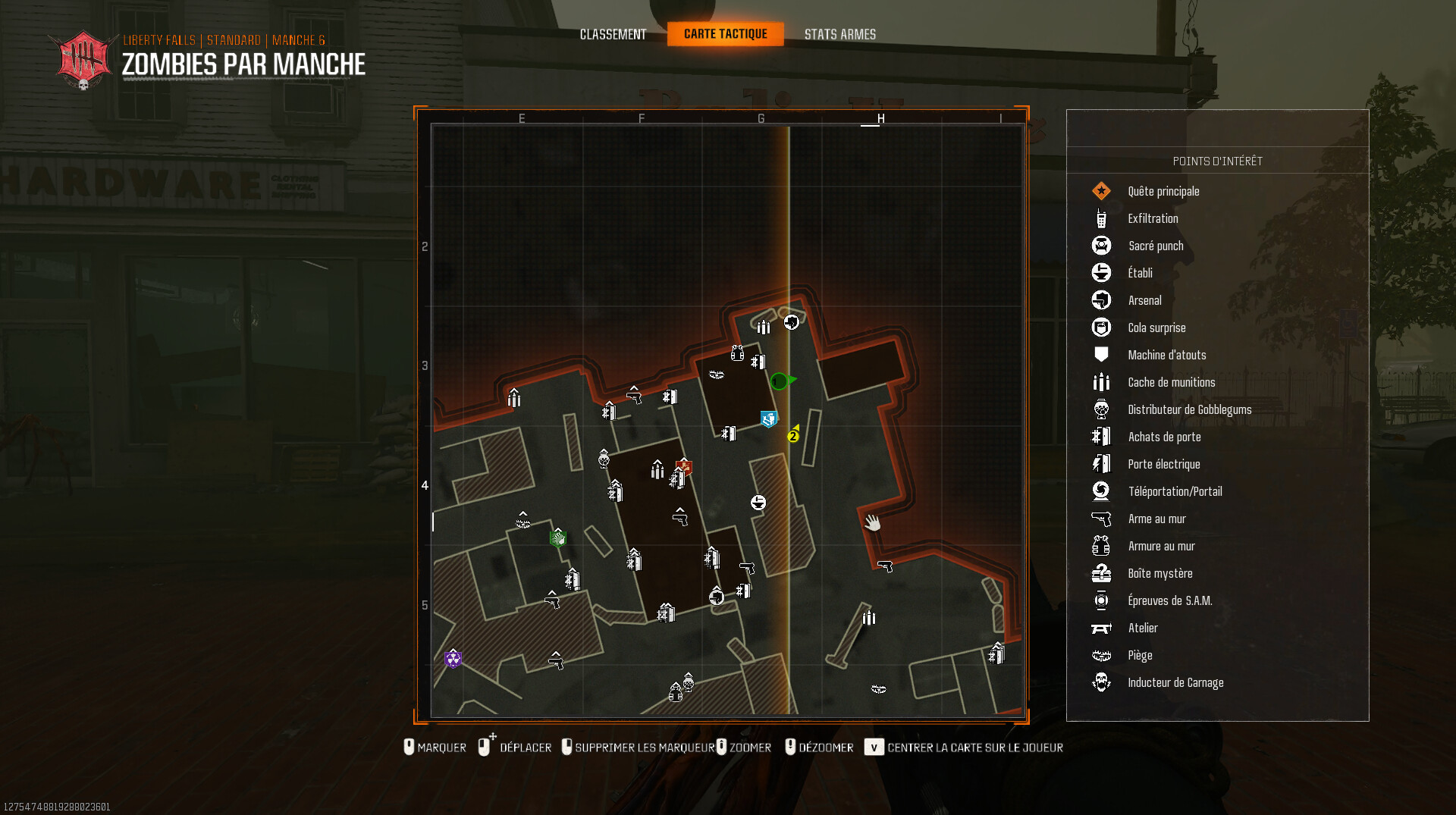This screenshot has width=1456, height=815.
Task: Click the green player position marker
Action: coord(779,381)
